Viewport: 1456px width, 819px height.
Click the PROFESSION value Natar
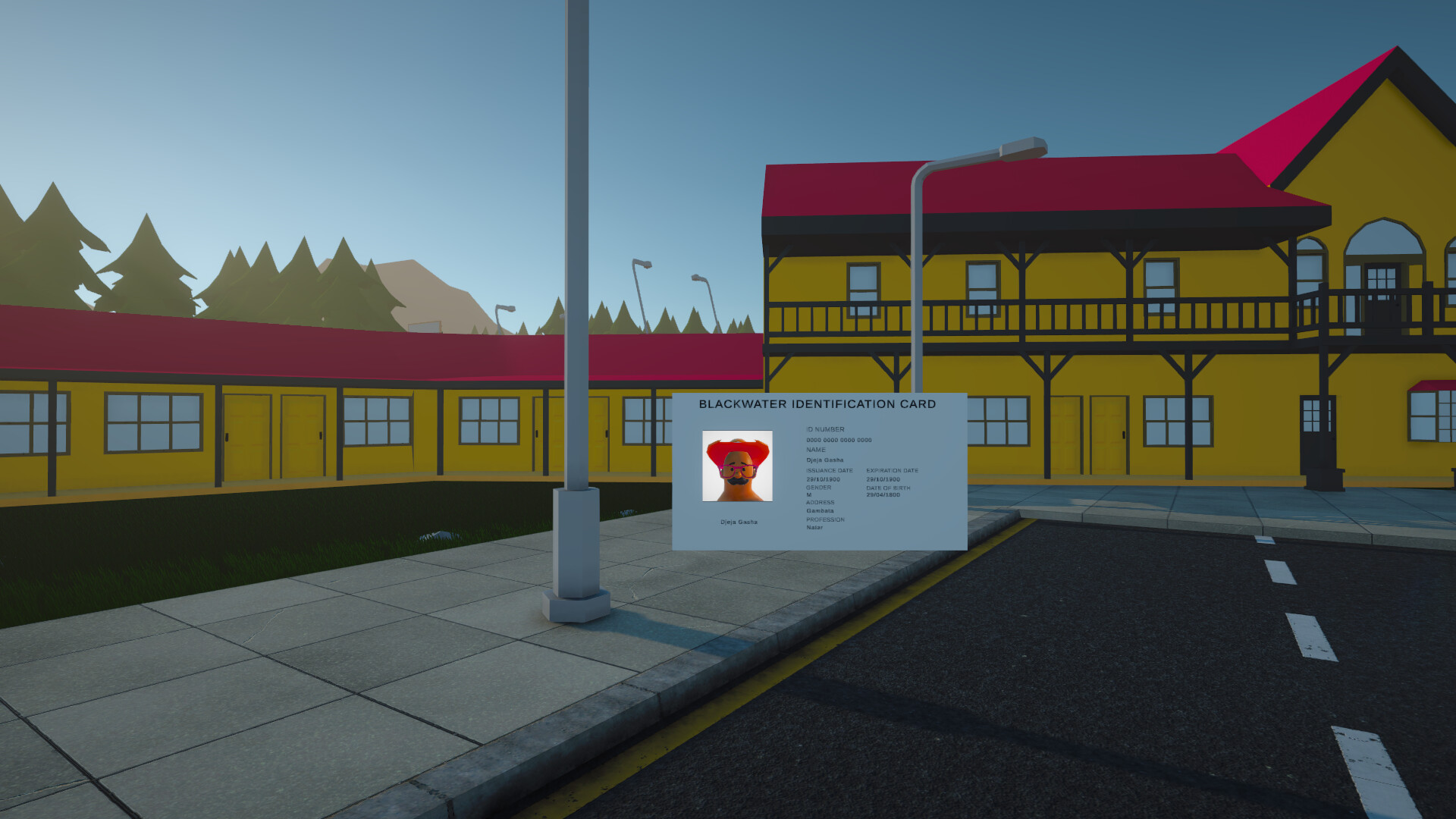[x=814, y=528]
